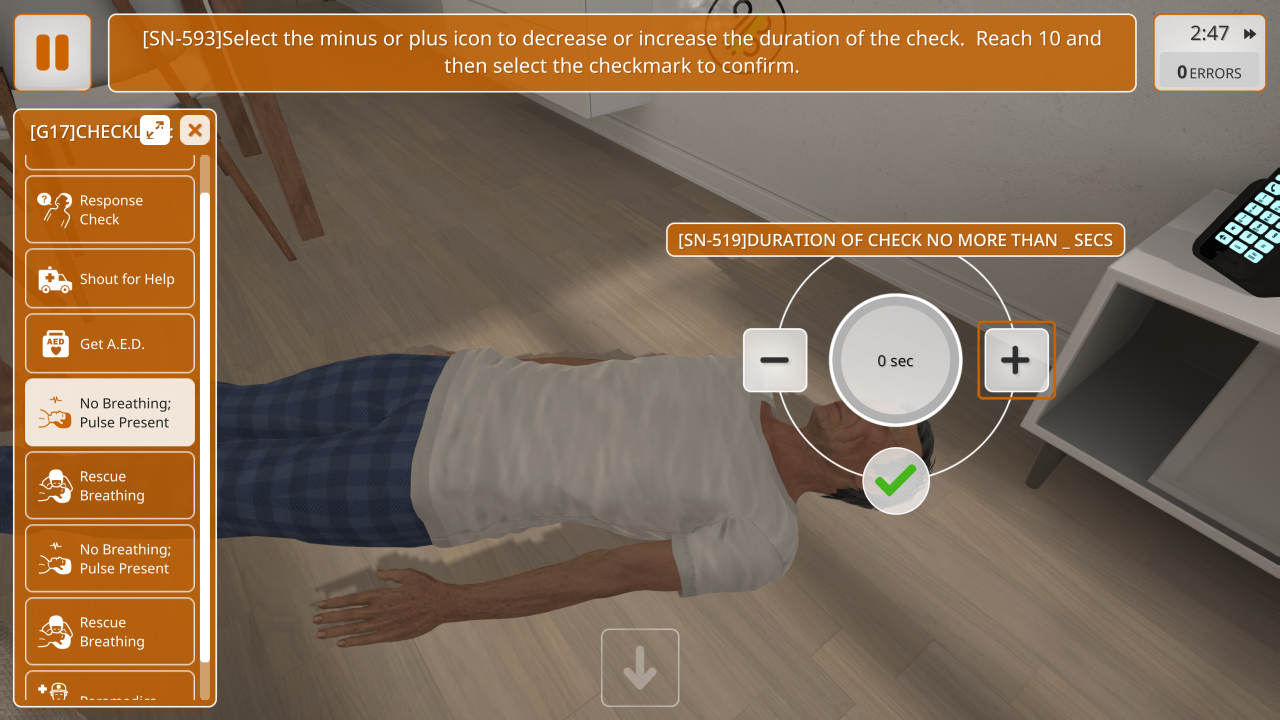The image size is (1280, 720).
Task: Increase the check duration with the plus icon
Action: click(1016, 360)
